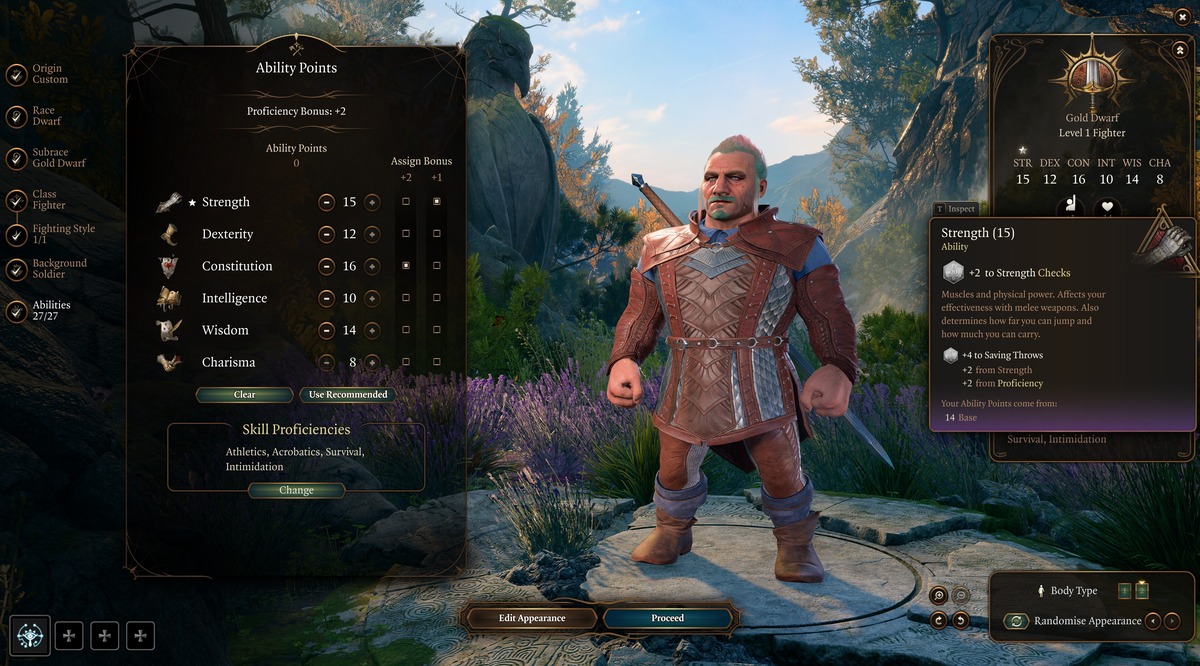
Task: Decrease Strength by one point
Action: pyautogui.click(x=326, y=202)
